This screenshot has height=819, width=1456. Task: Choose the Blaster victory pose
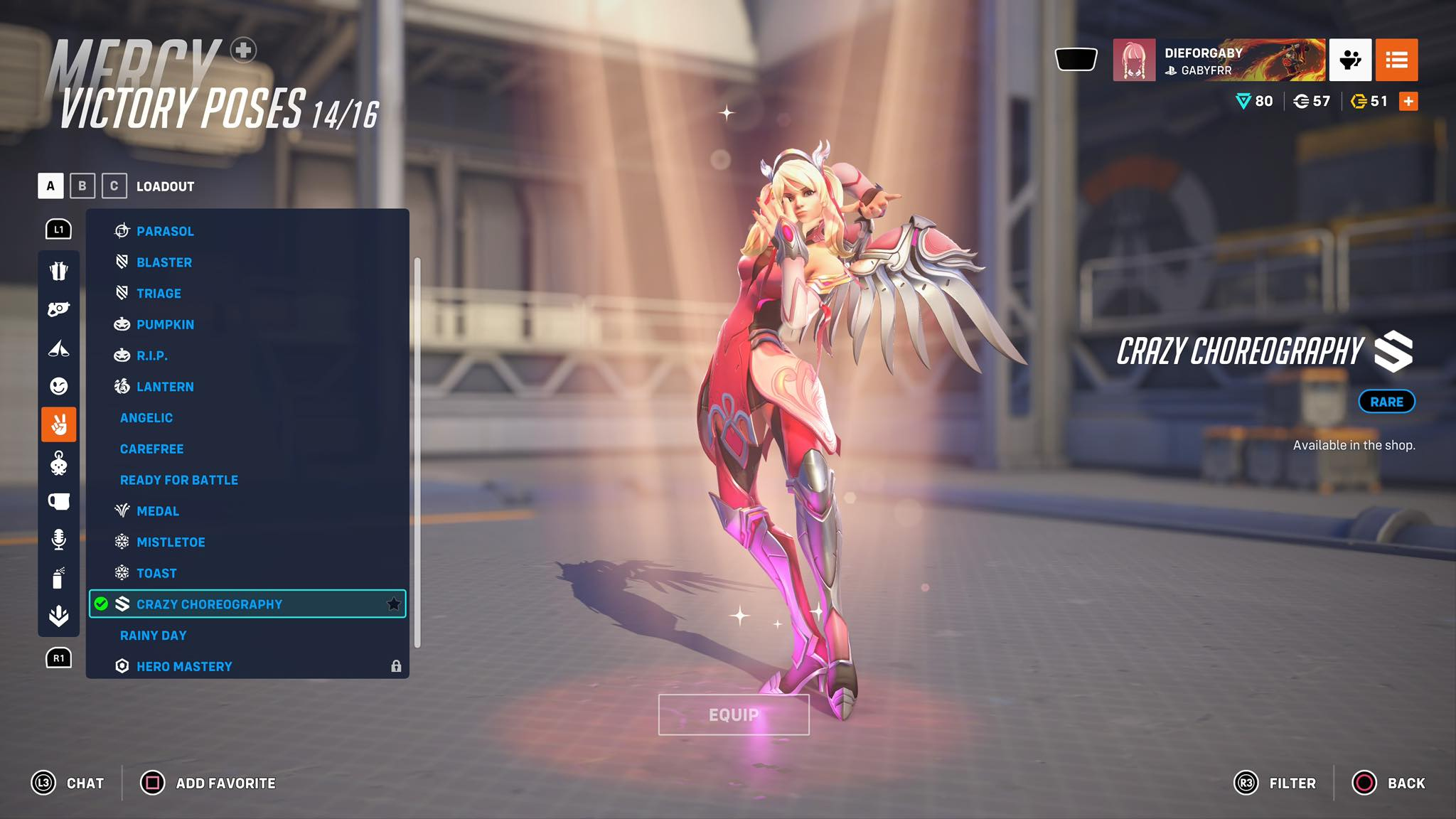(164, 262)
